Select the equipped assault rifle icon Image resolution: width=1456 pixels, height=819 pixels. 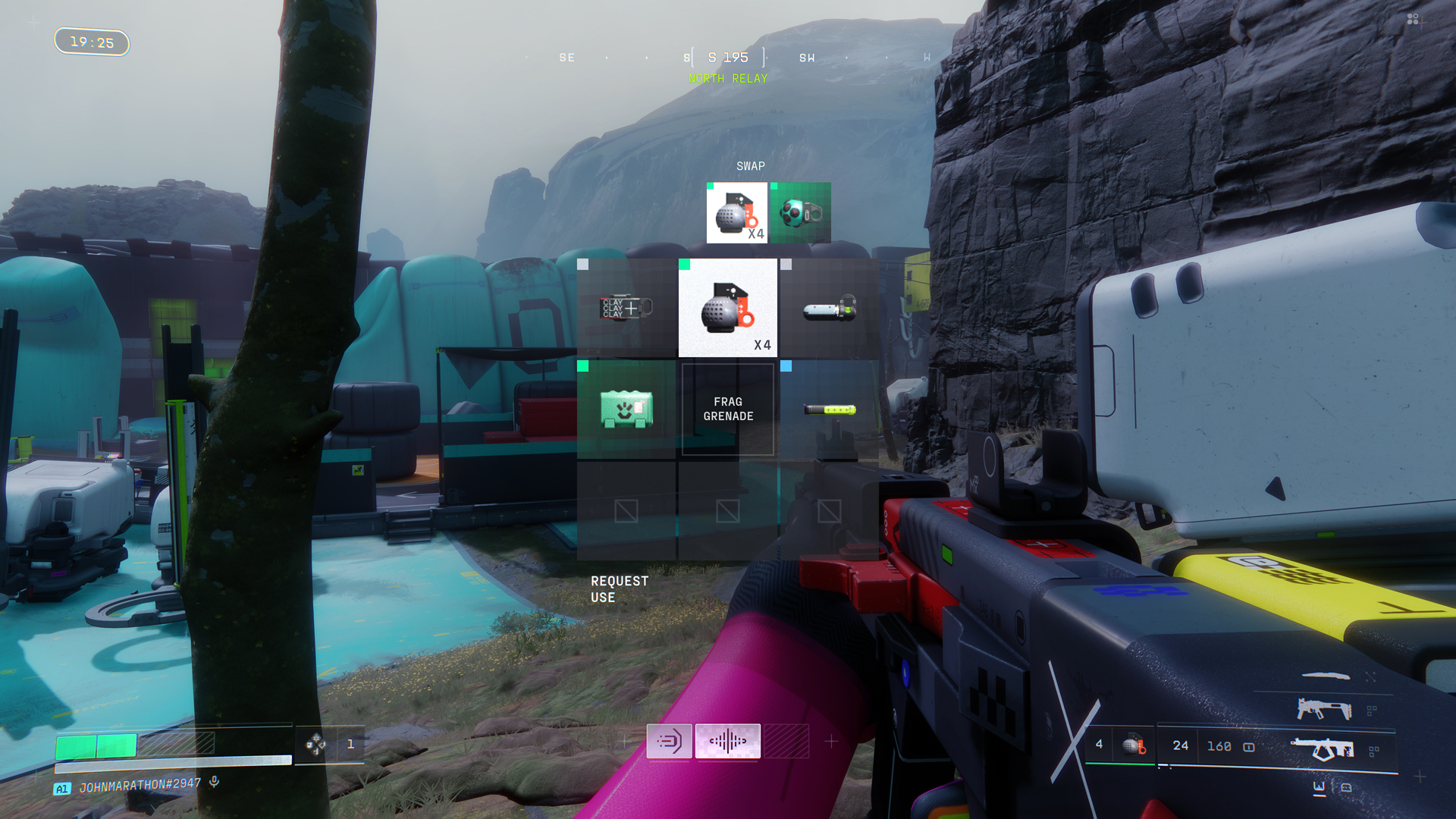[x=1323, y=749]
